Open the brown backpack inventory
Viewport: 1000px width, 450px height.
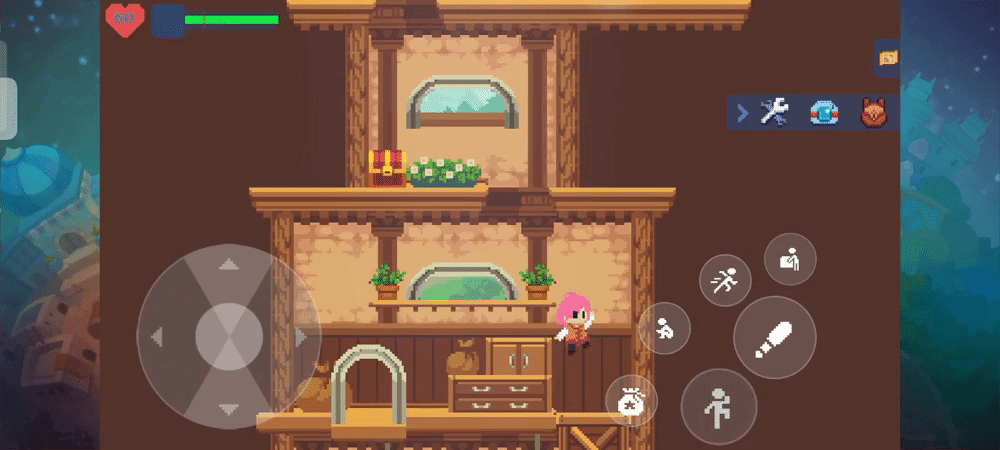point(874,113)
